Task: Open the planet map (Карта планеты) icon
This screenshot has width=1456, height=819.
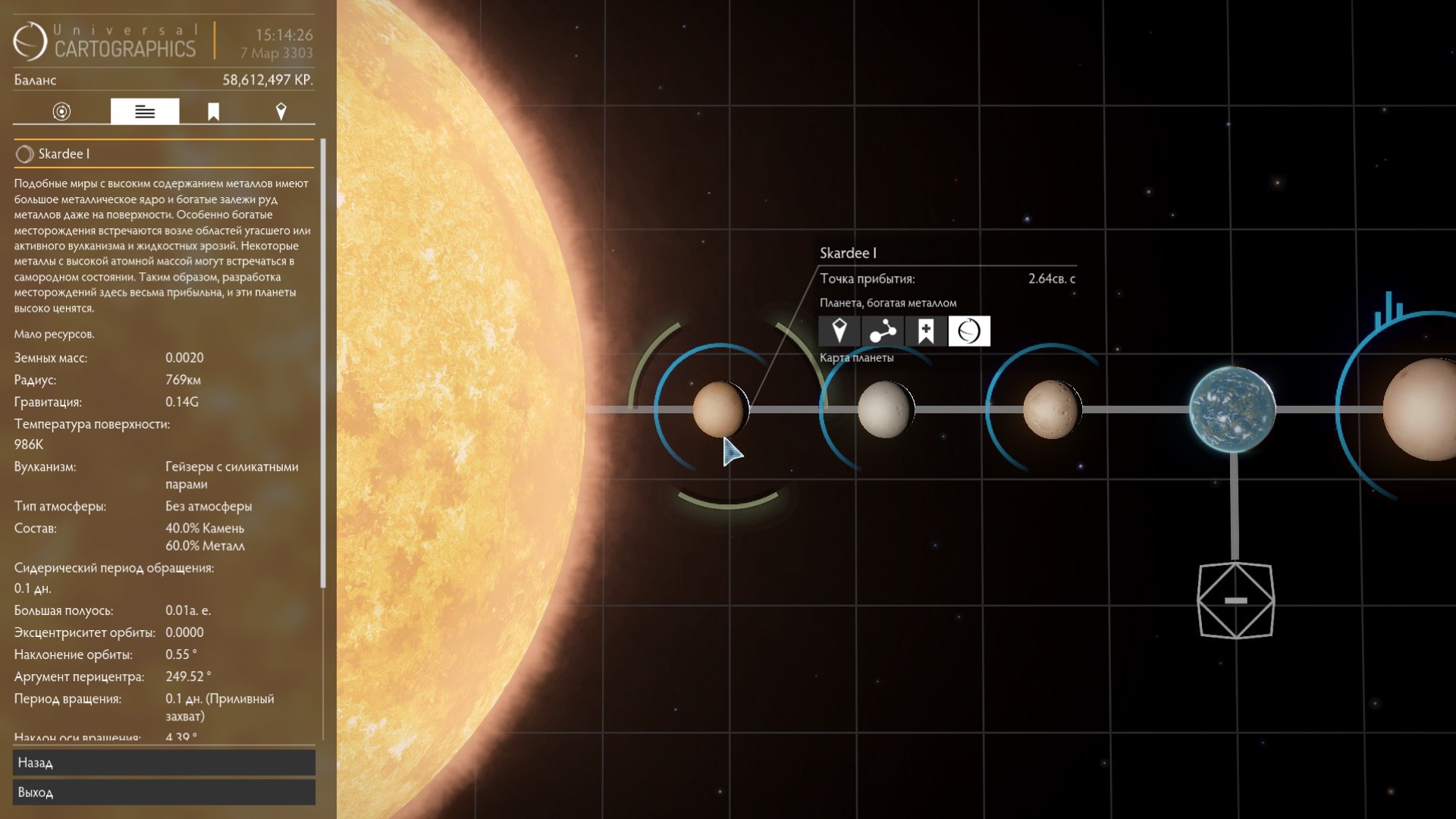Action: [969, 331]
